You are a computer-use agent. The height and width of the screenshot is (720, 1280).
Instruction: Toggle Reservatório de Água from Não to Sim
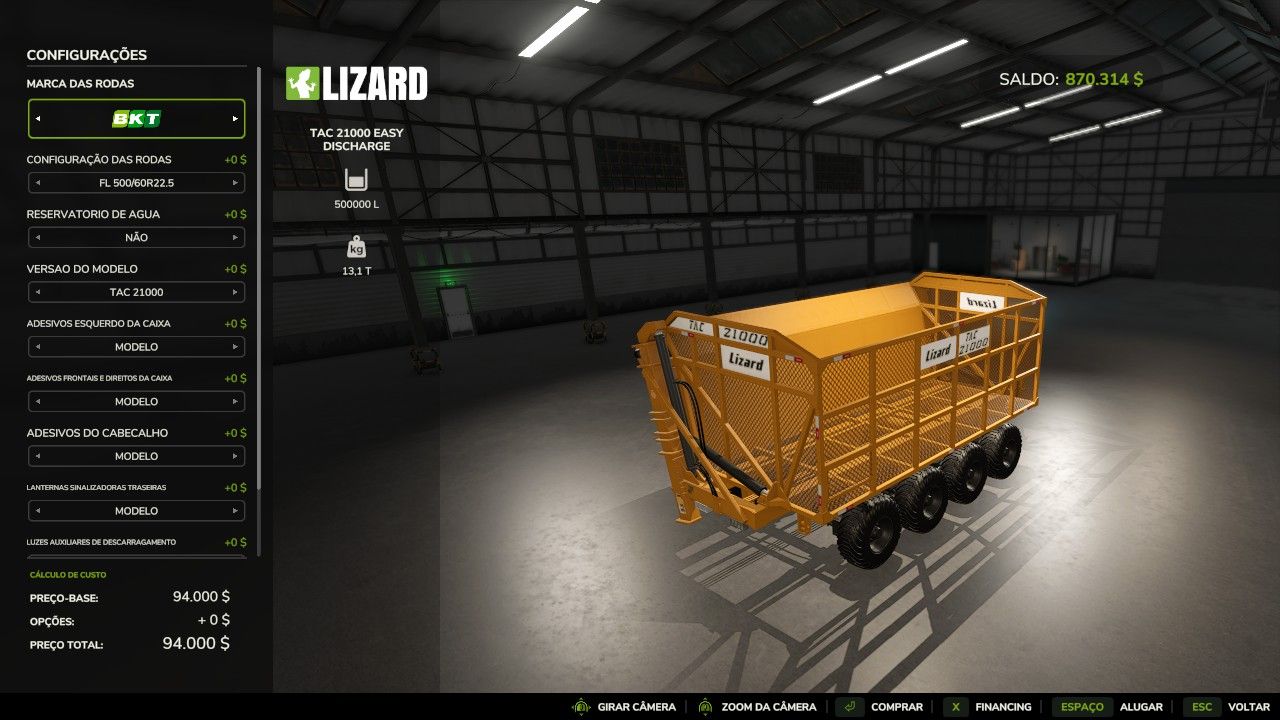(237, 237)
